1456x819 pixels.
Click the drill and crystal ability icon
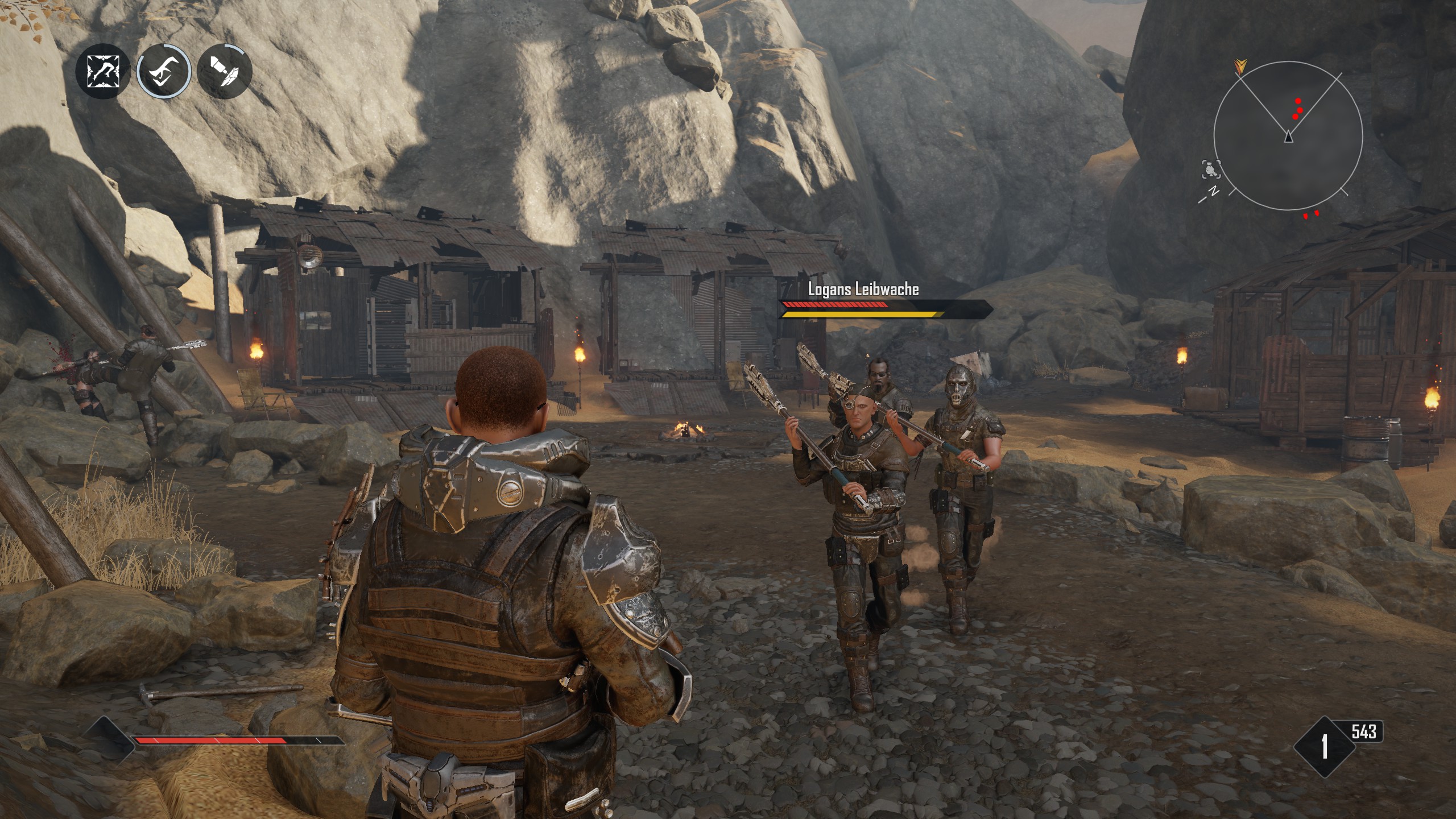pyautogui.click(x=225, y=72)
